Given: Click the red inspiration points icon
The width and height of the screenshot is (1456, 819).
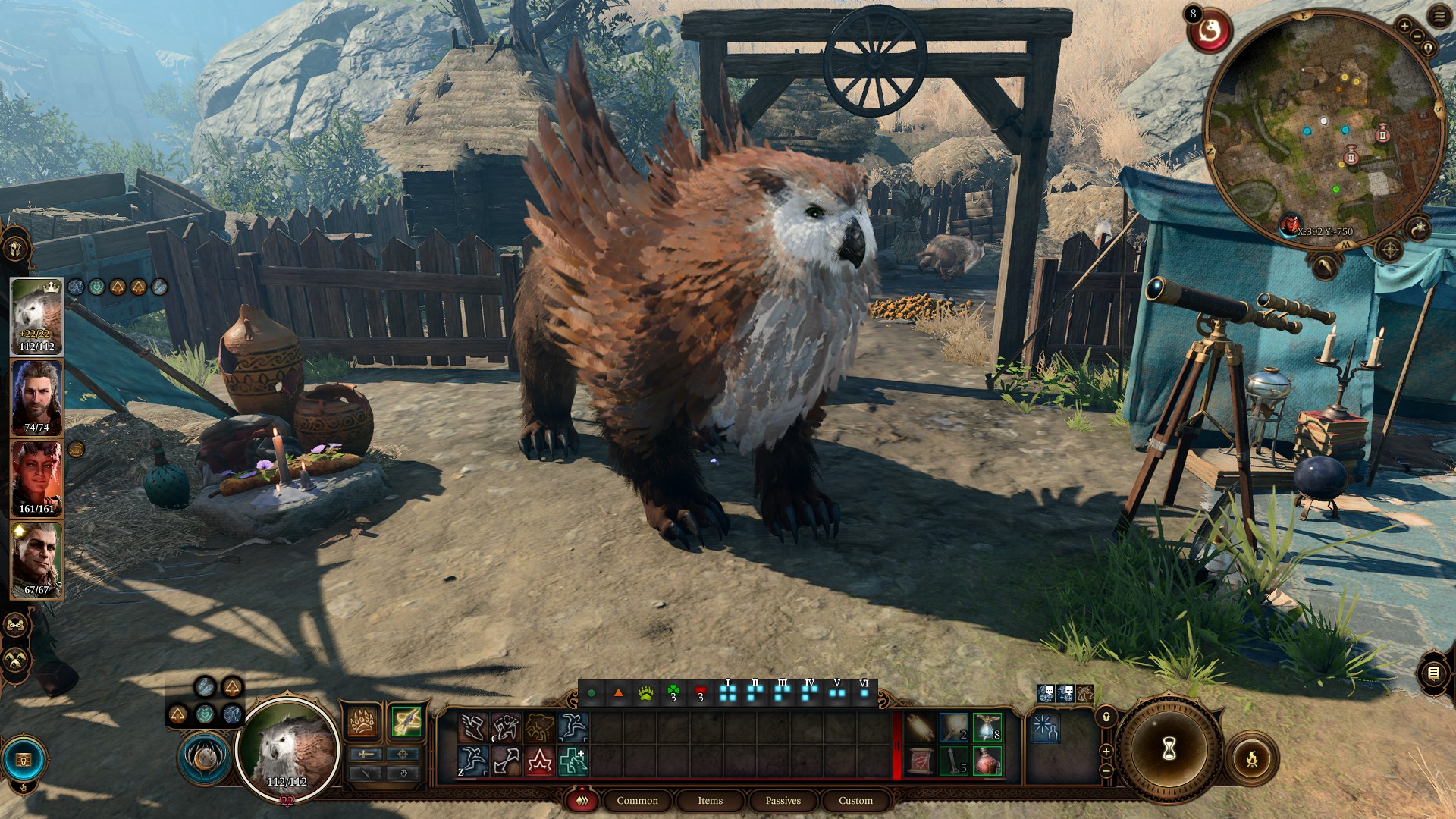Looking at the screenshot, I should [x=1209, y=32].
